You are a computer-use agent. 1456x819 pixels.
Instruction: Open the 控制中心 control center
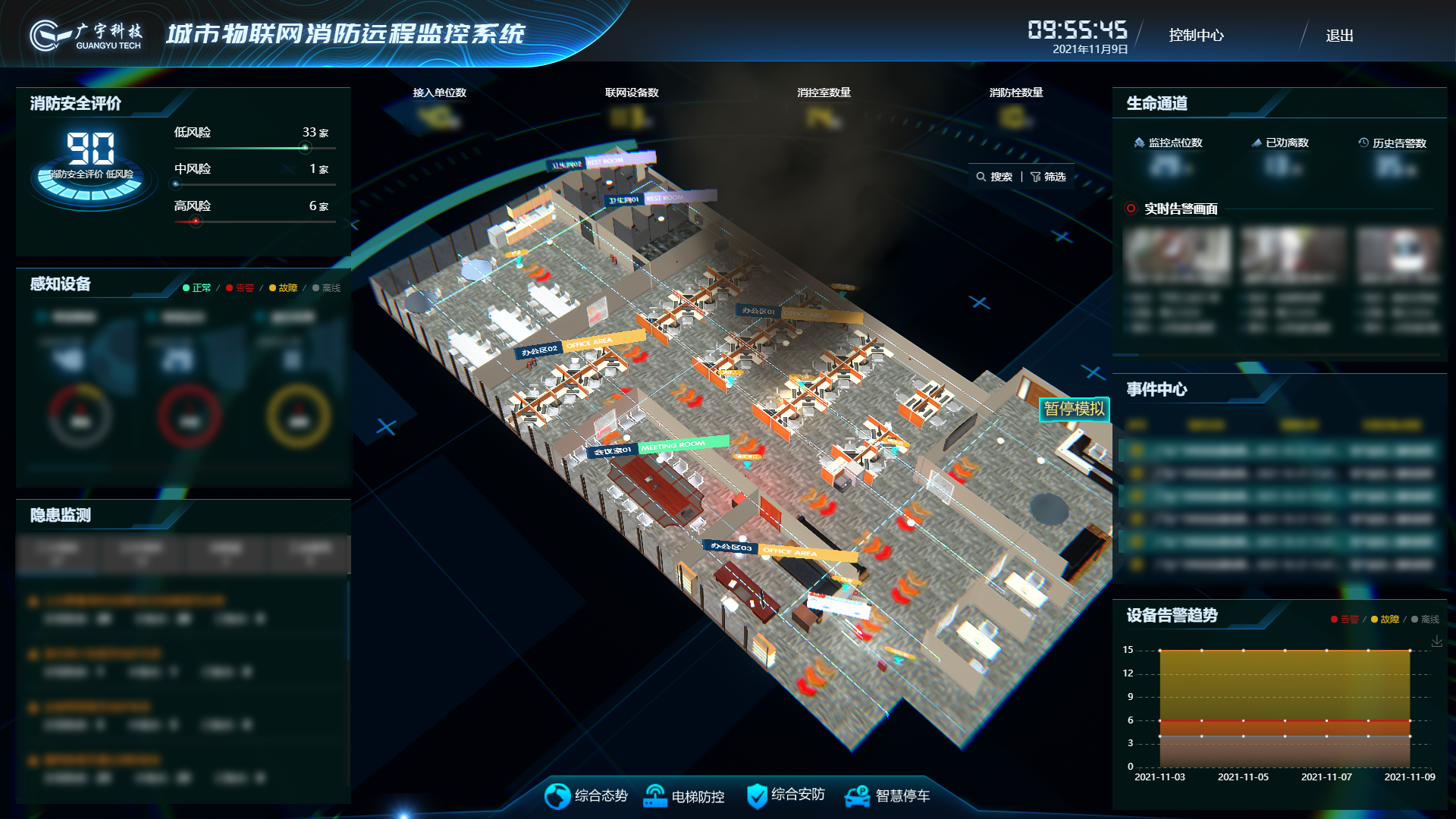pos(1196,36)
